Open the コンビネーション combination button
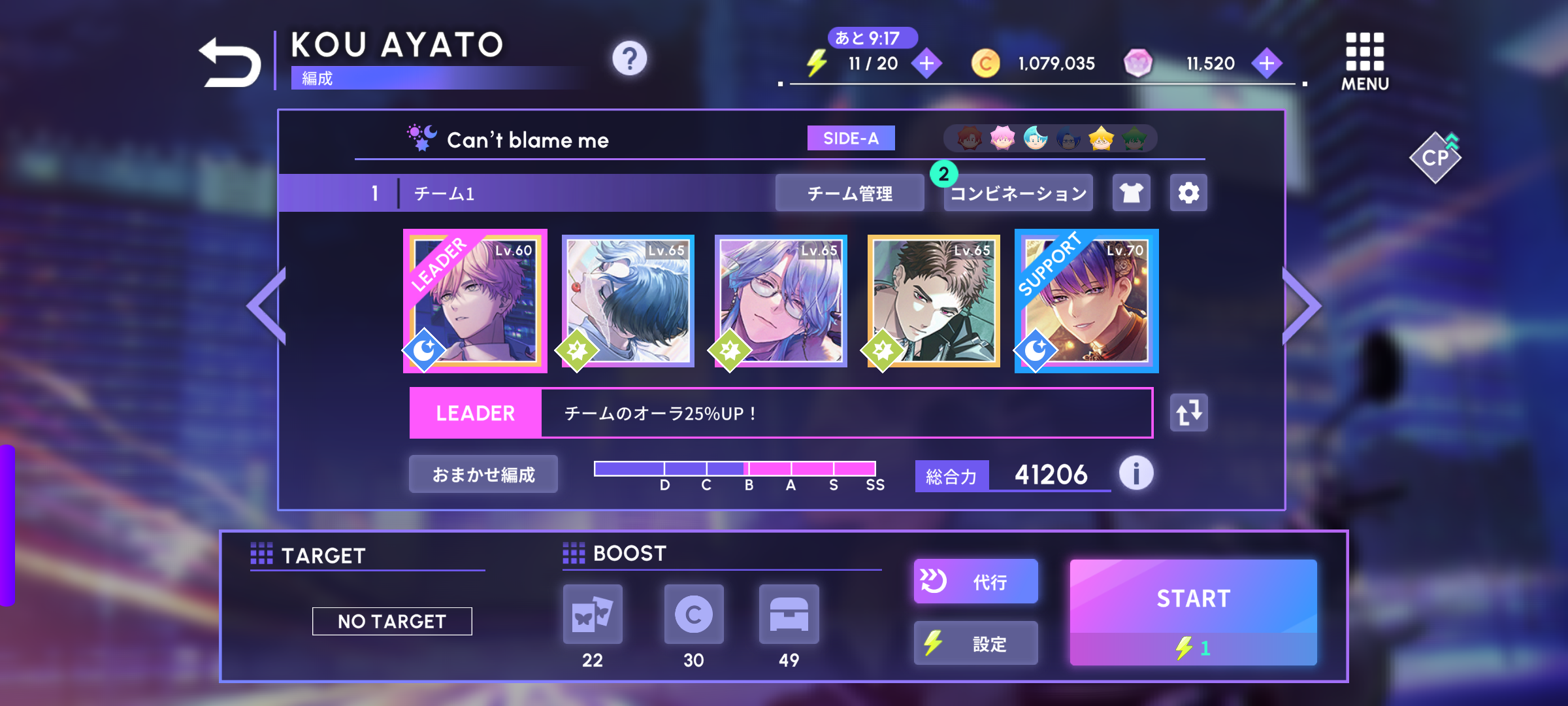 1018,193
